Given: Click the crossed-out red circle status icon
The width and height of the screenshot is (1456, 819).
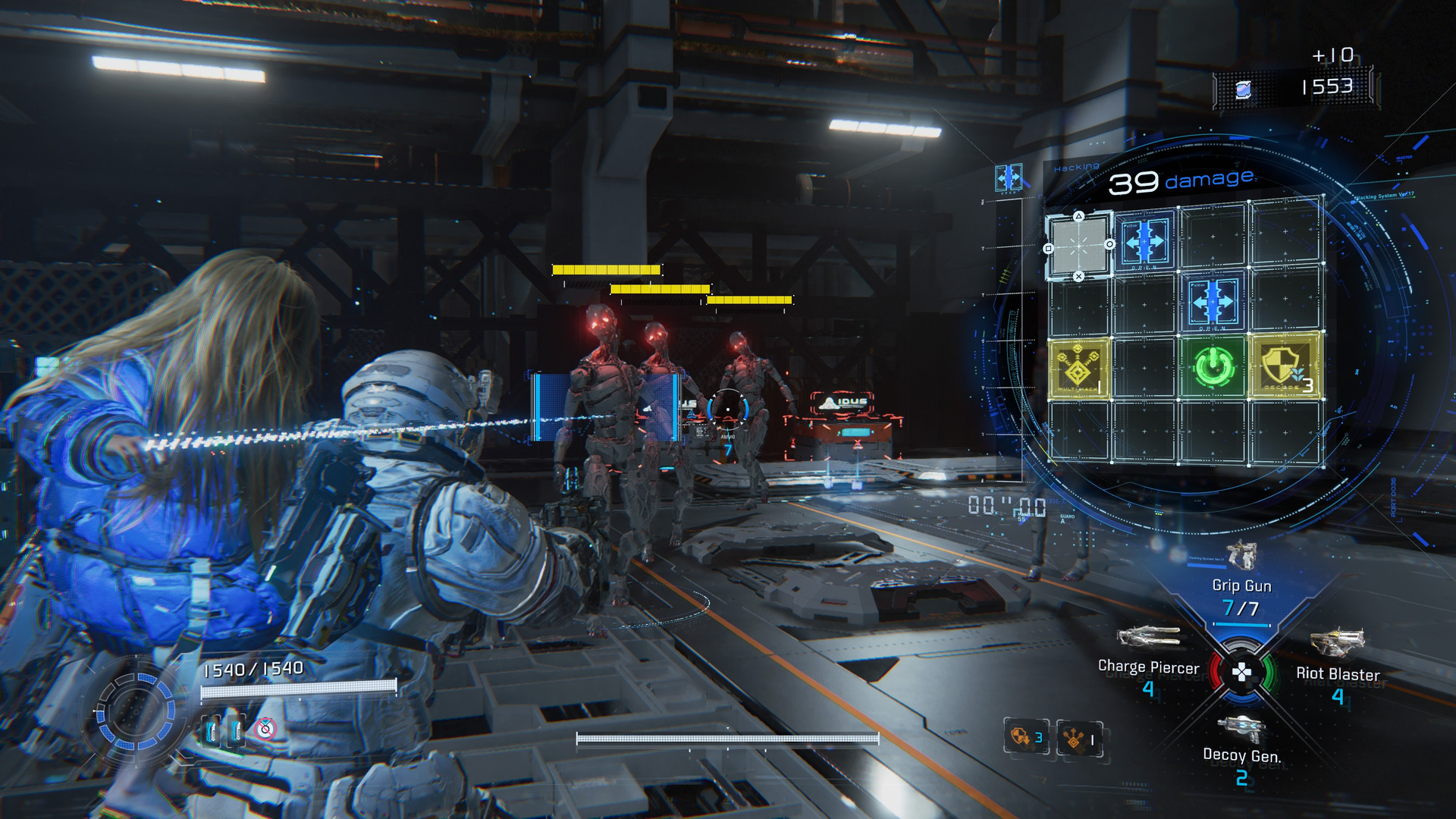Looking at the screenshot, I should pos(265,729).
